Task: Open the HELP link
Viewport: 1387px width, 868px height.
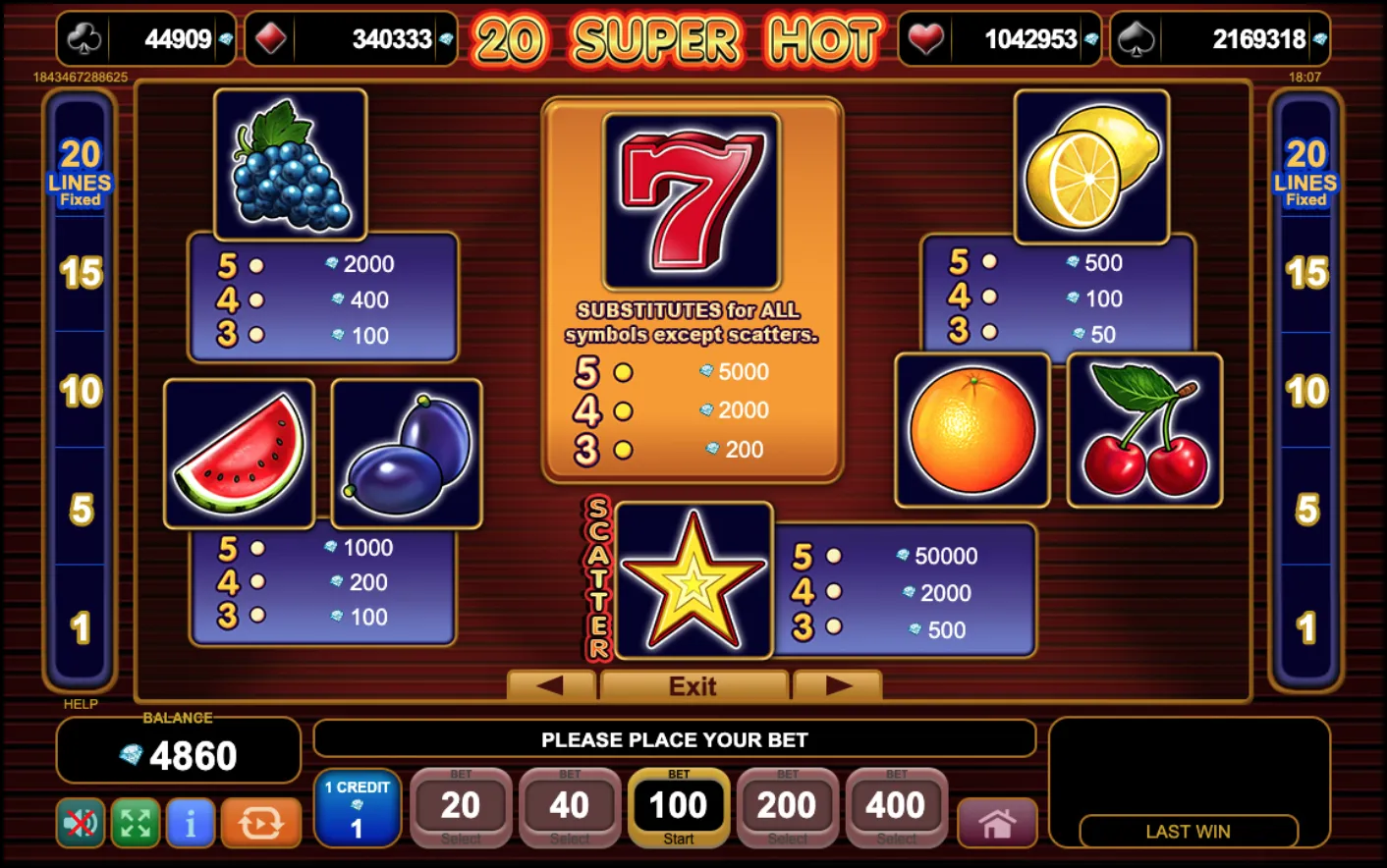Action: [x=81, y=704]
